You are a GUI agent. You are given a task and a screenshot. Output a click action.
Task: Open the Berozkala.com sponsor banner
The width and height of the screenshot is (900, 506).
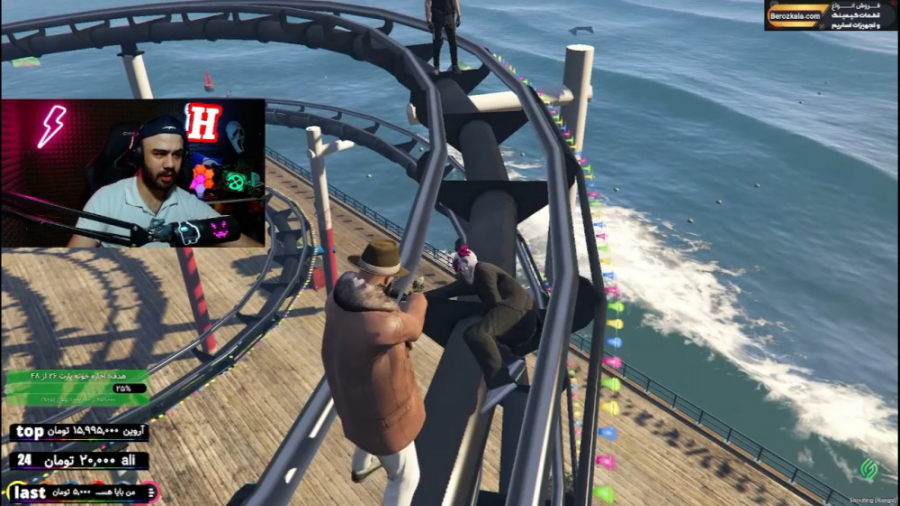pyautogui.click(x=830, y=15)
